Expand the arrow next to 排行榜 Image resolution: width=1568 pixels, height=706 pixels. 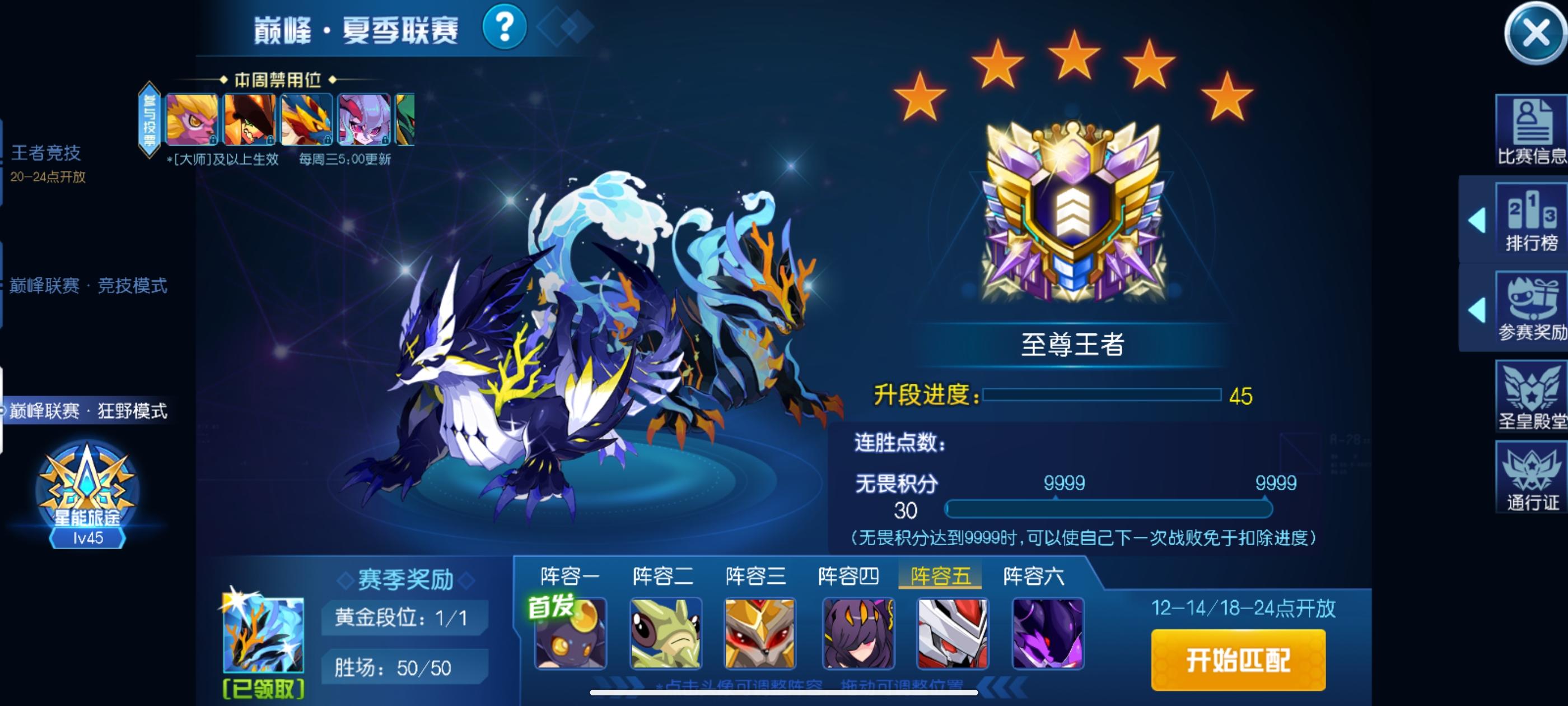(x=1479, y=221)
